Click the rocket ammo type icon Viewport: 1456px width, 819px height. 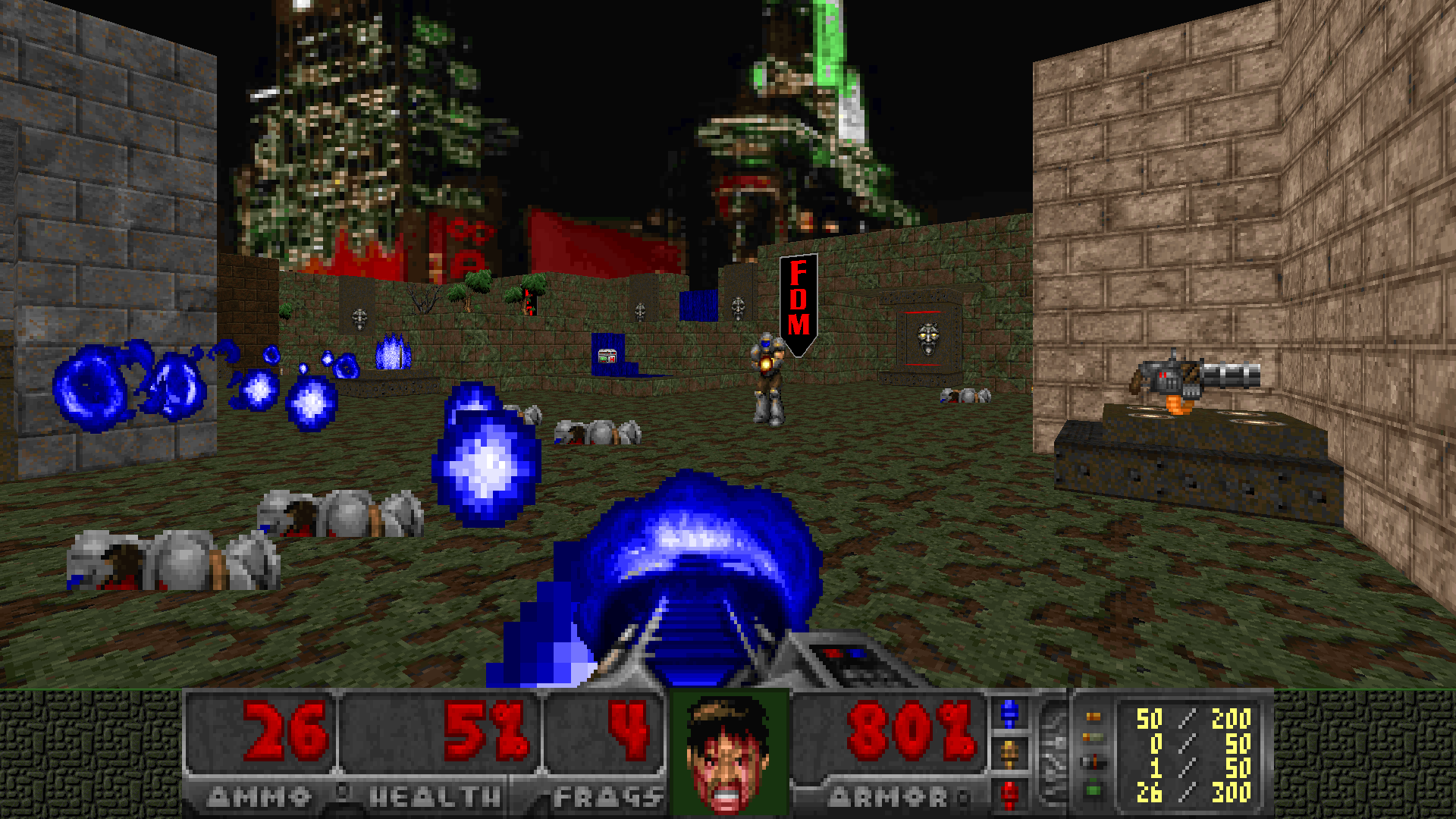coord(1094,763)
